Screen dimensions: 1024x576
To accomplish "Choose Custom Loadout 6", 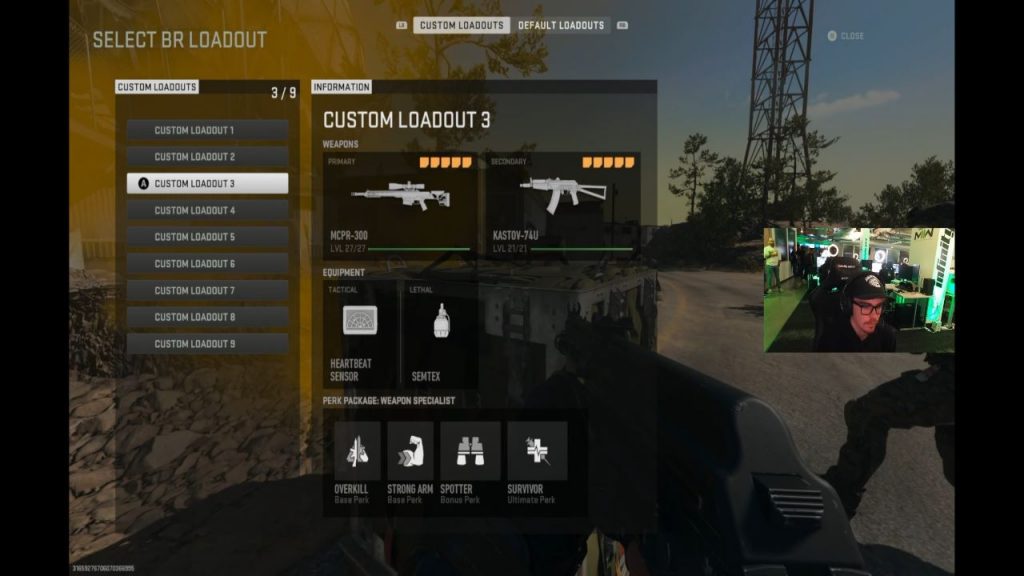I will pos(207,264).
